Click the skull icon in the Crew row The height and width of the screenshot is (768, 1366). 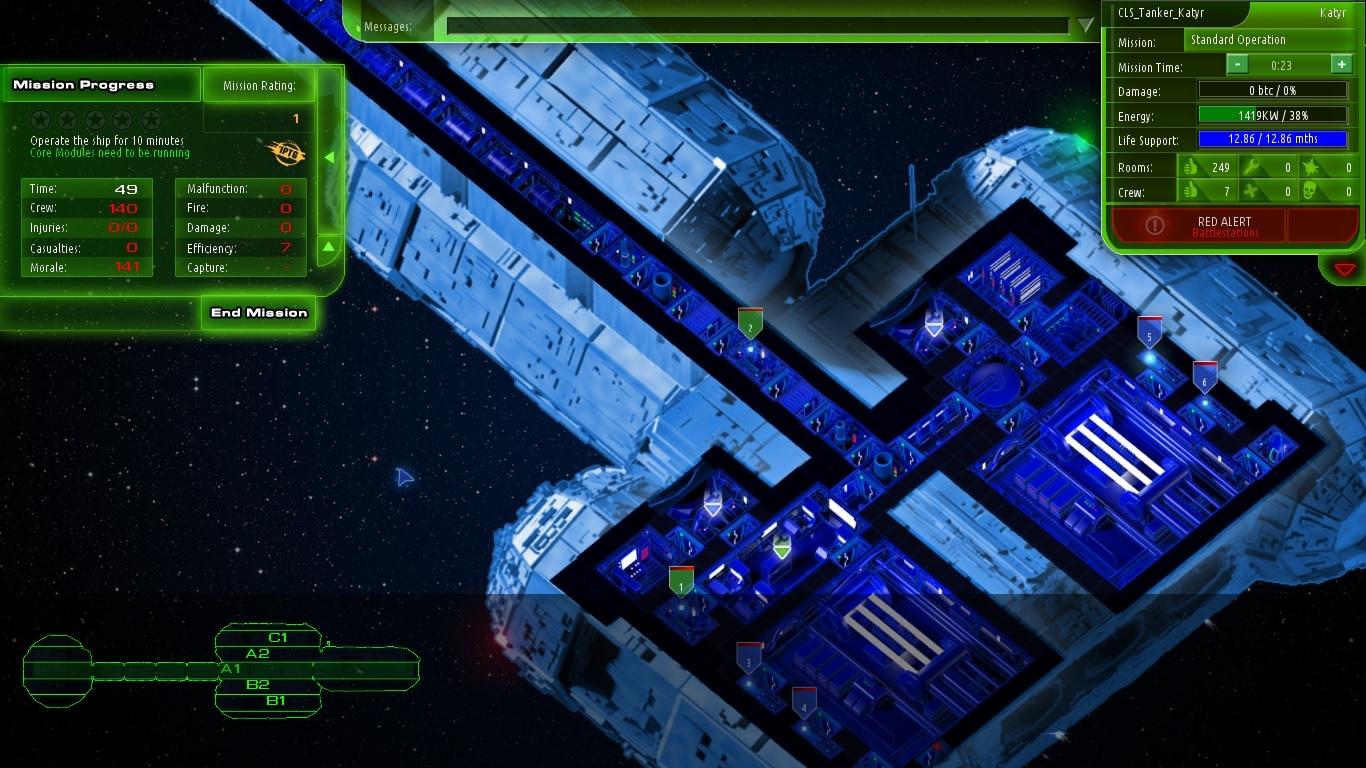pos(1308,191)
